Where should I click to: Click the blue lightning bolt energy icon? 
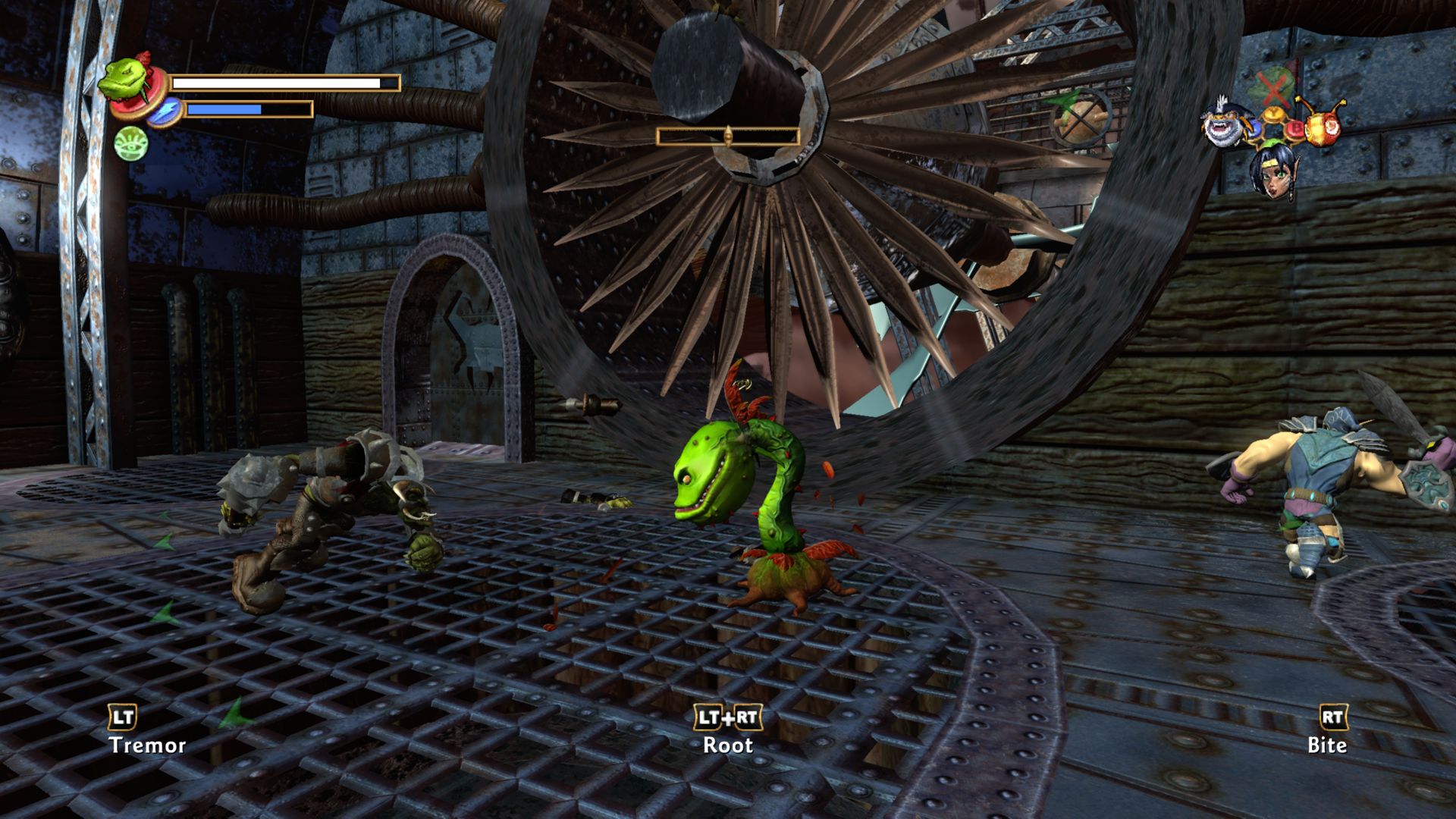(163, 111)
